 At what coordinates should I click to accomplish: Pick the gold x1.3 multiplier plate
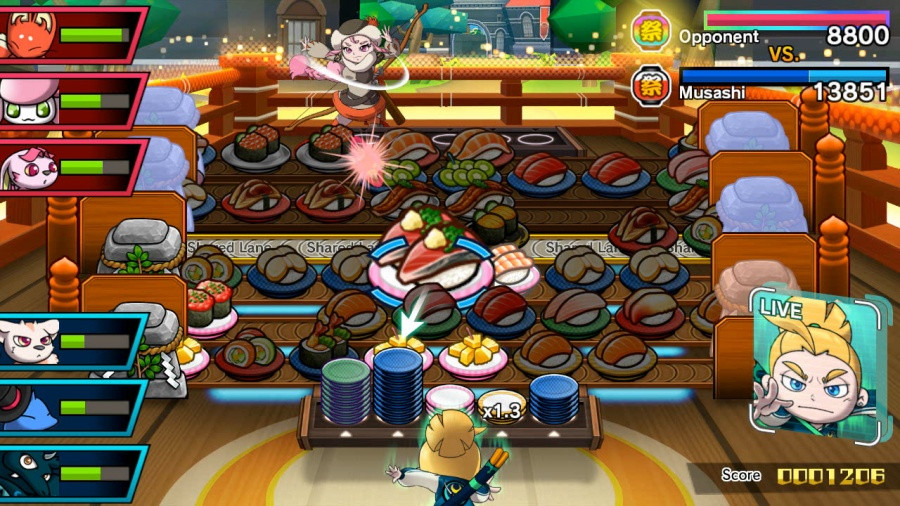tap(499, 406)
